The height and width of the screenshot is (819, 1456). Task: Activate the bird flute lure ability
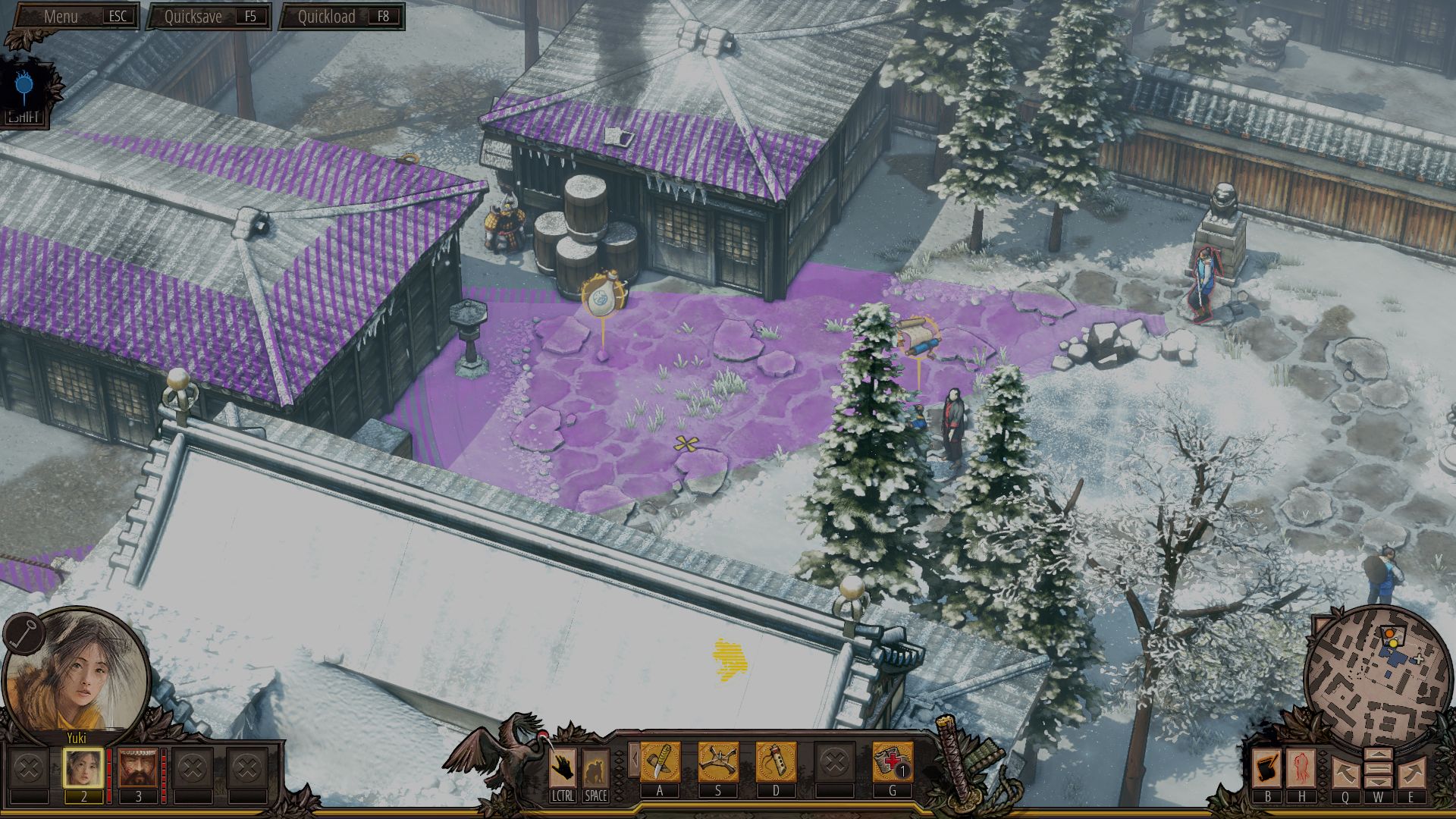pyautogui.click(x=776, y=762)
